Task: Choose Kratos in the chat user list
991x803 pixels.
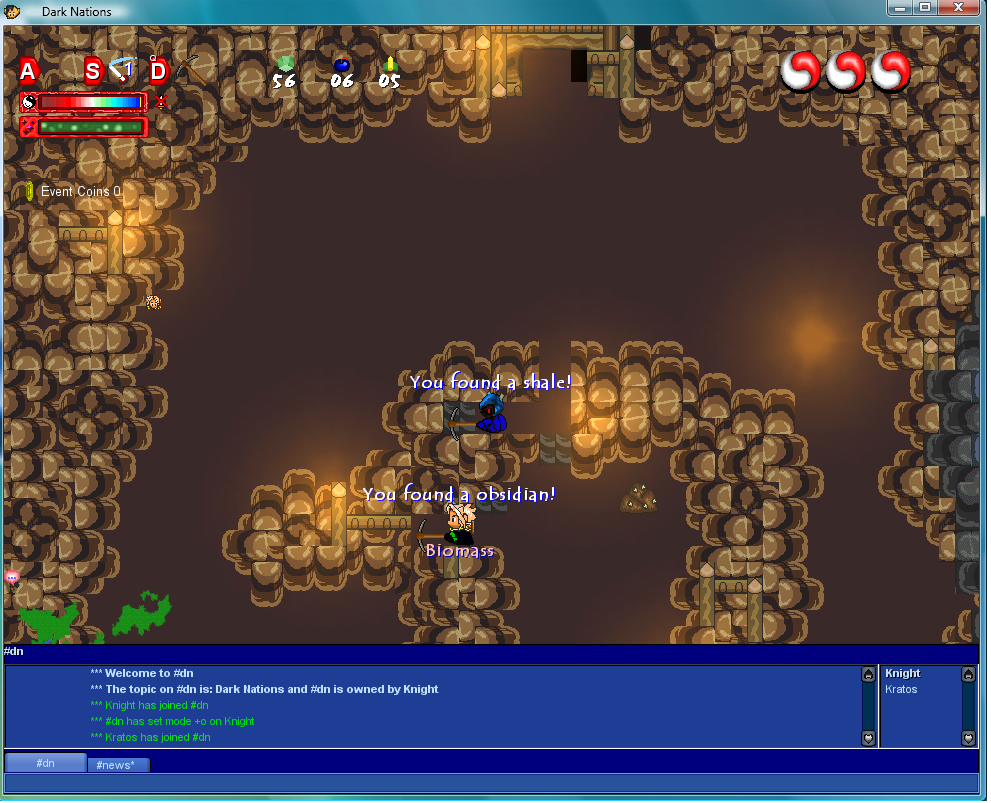Action: pos(901,690)
